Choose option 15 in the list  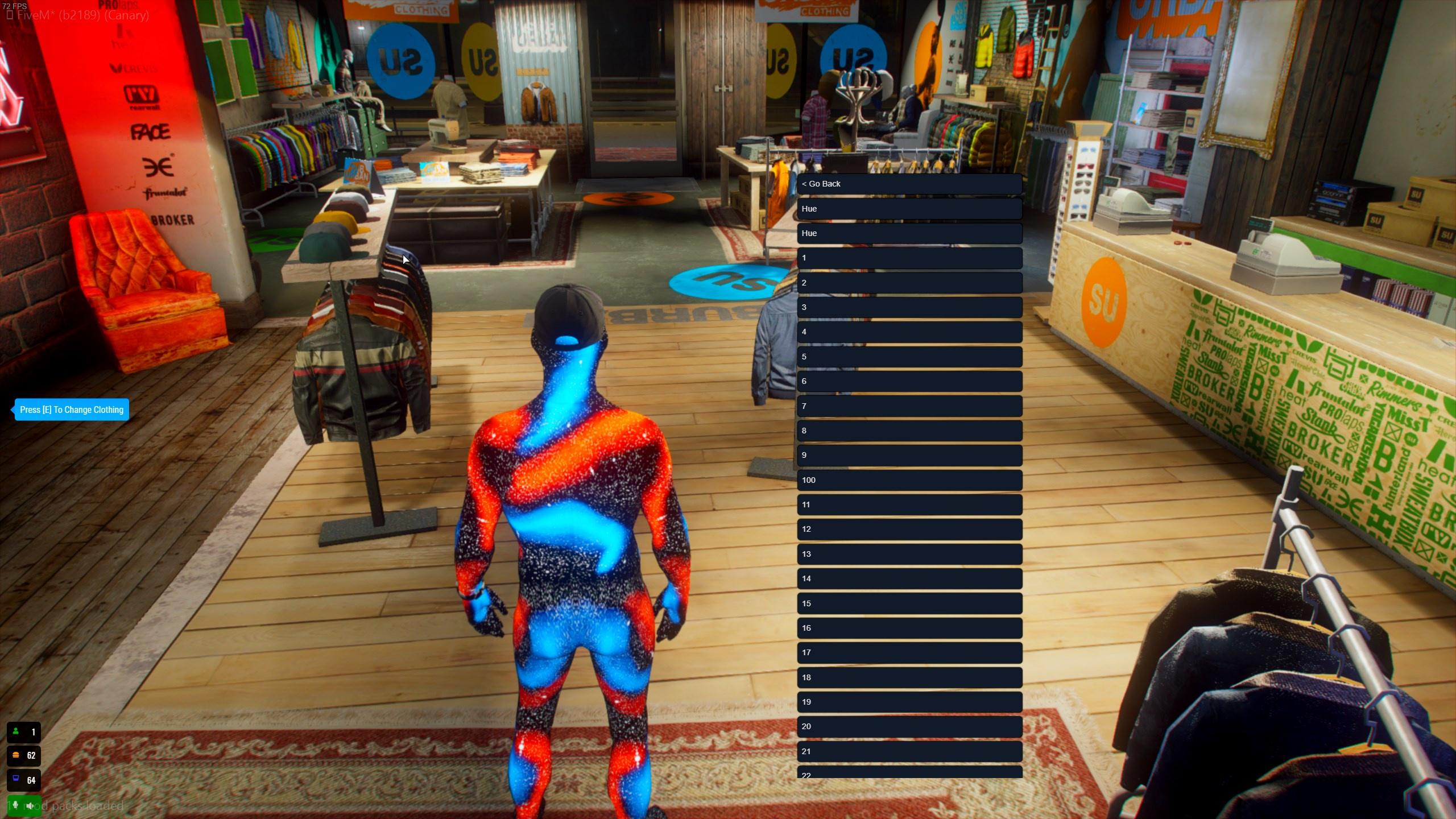coord(909,603)
